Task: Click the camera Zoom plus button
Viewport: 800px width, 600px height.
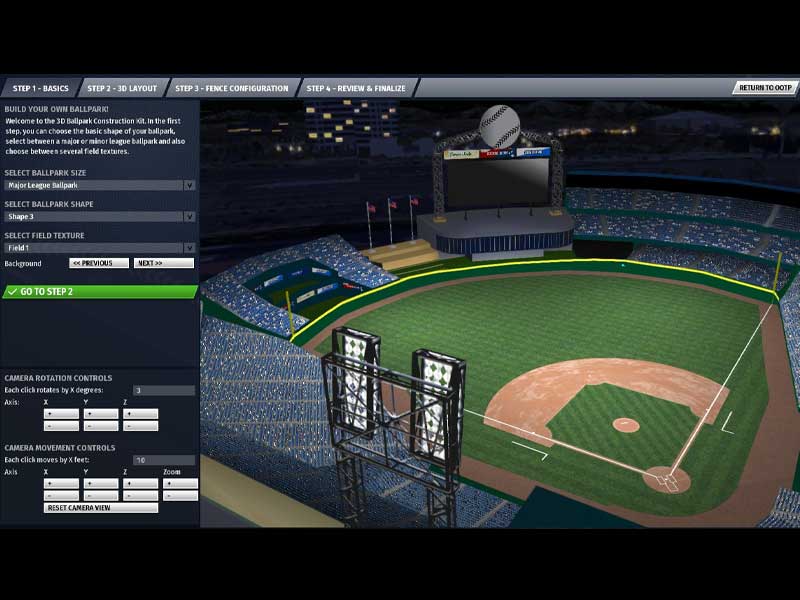Action: click(x=181, y=483)
